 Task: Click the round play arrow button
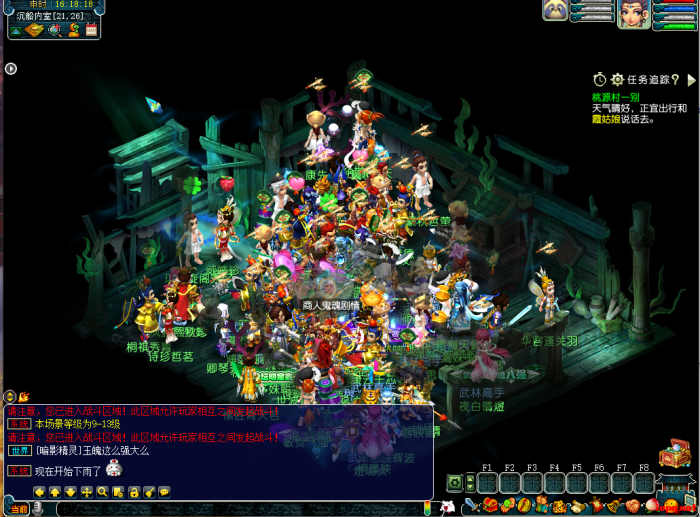point(10,69)
